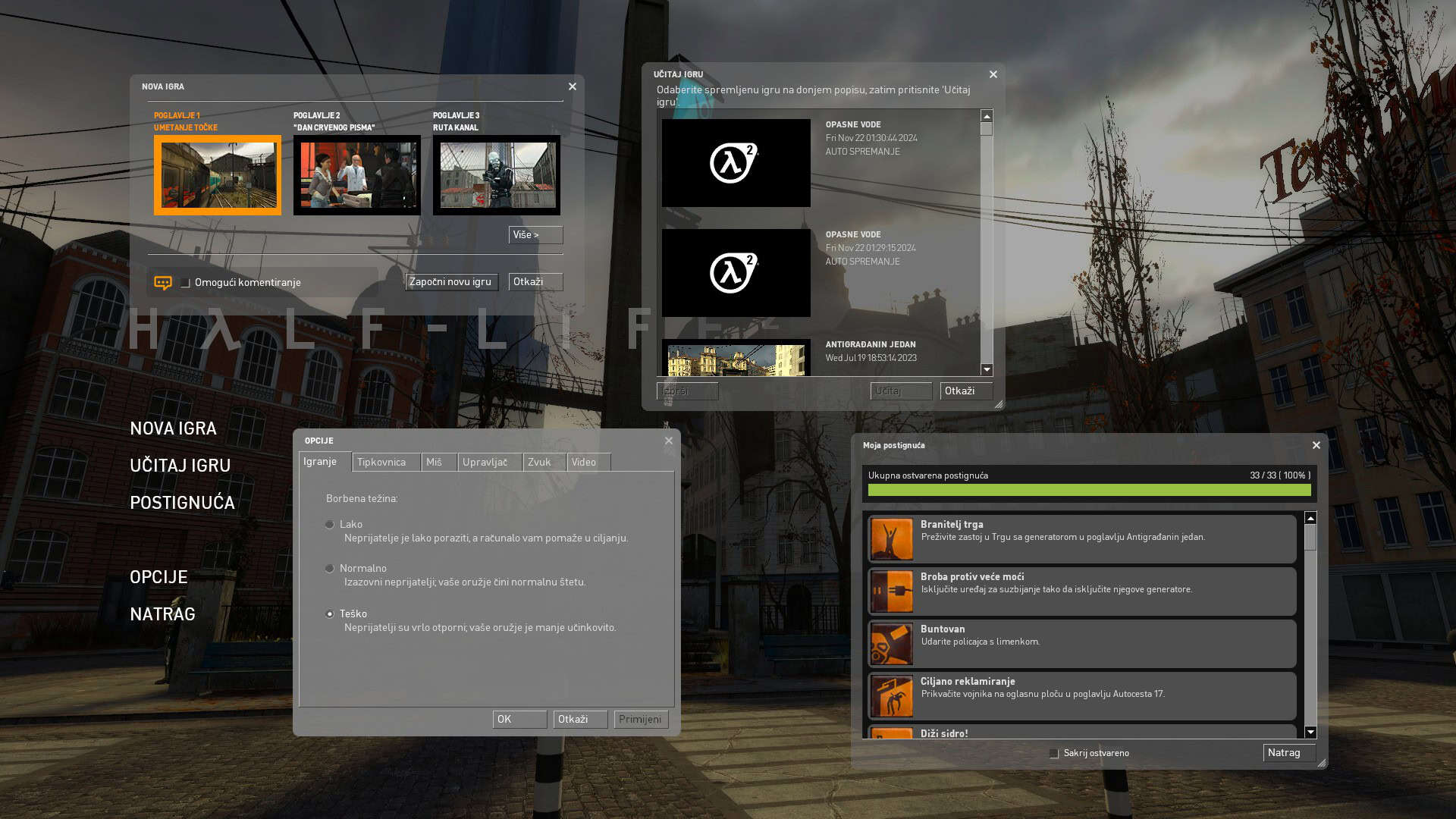Close the Moja postignuća window
The width and height of the screenshot is (1456, 819).
pos(1316,446)
